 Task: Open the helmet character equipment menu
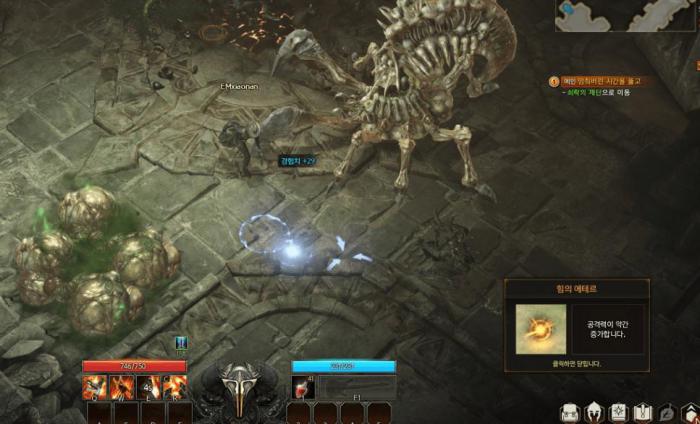(593, 412)
